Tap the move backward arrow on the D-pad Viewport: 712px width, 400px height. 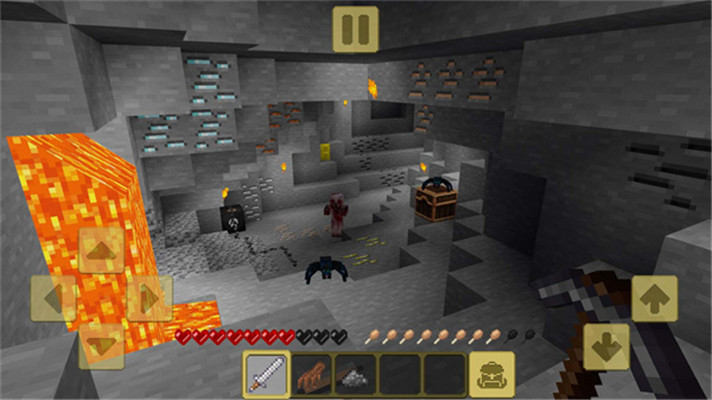click(101, 345)
